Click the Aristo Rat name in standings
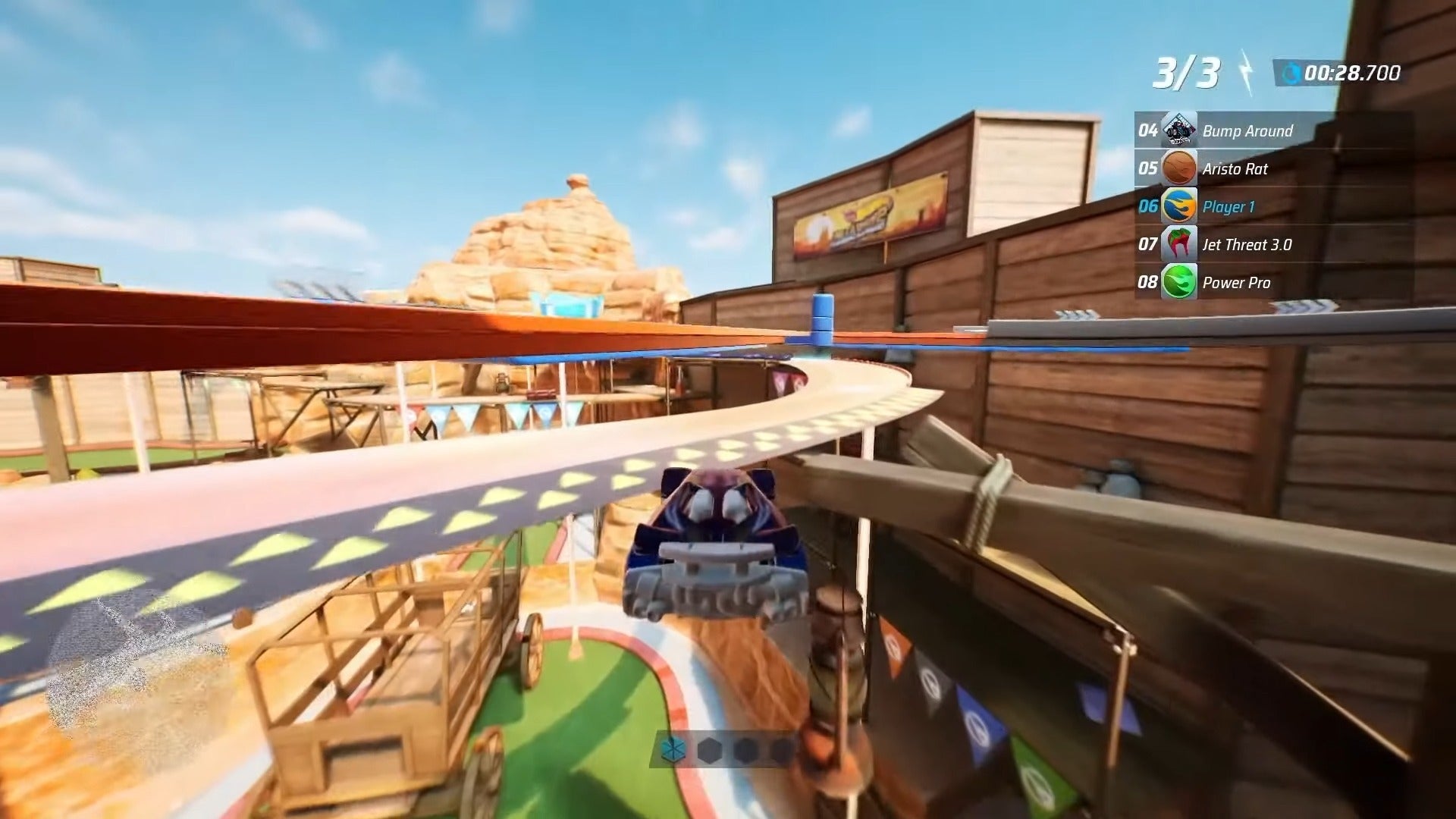This screenshot has width=1456, height=819. [1235, 168]
